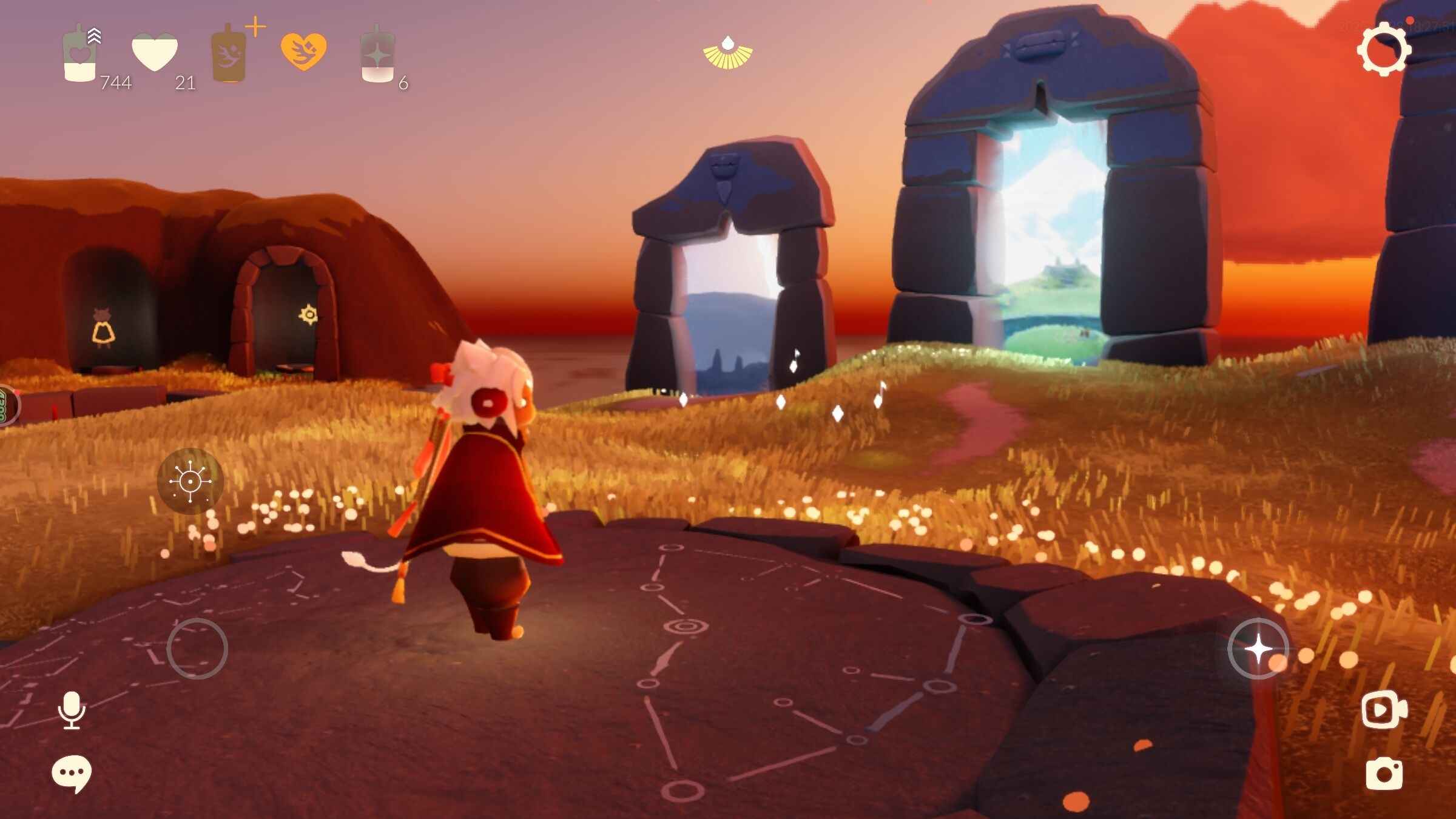Viewport: 1456px width, 819px height.
Task: Open the white heart currency icon
Action: point(155,52)
